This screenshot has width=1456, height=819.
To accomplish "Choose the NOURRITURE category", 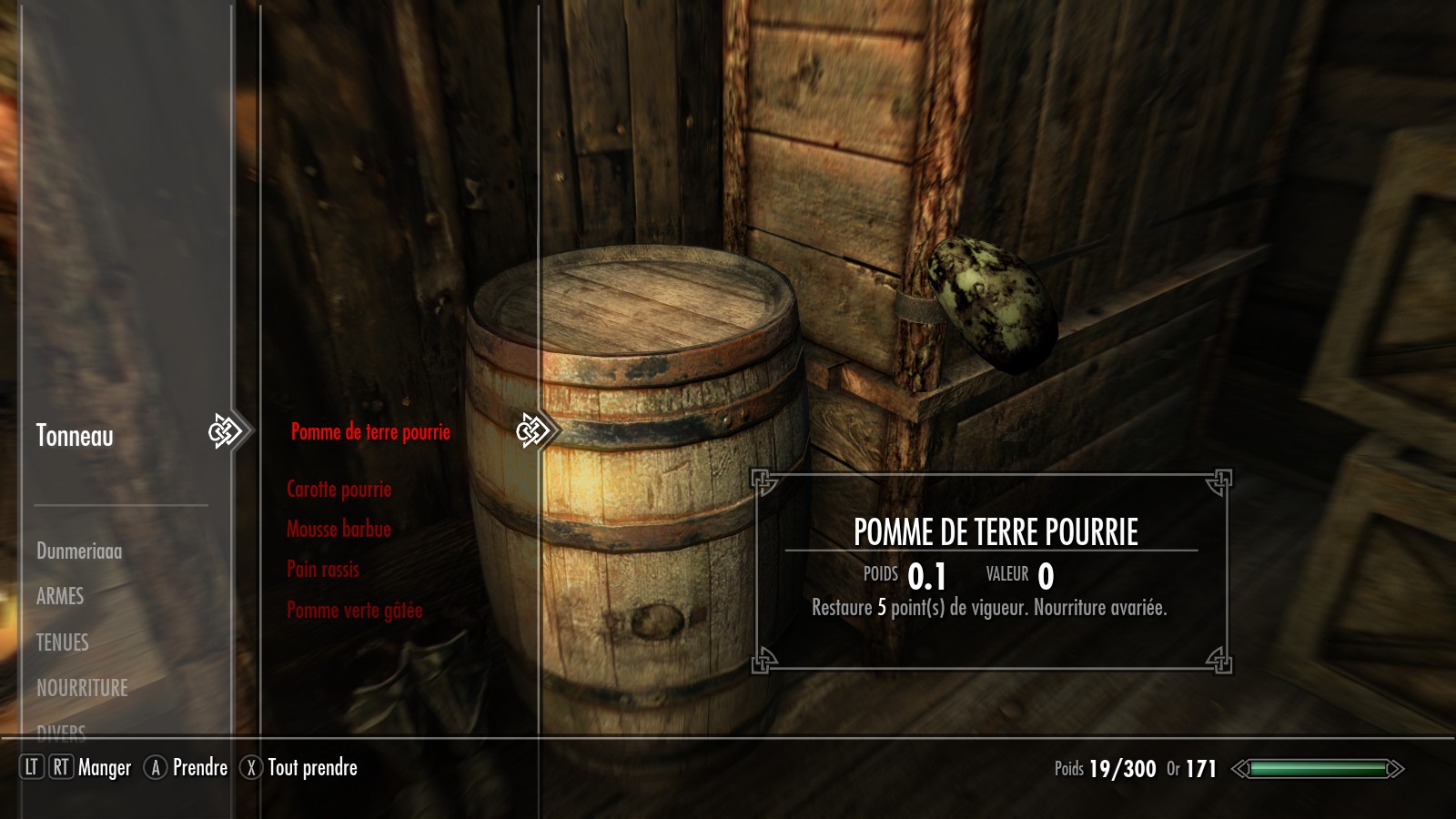I will click(82, 688).
